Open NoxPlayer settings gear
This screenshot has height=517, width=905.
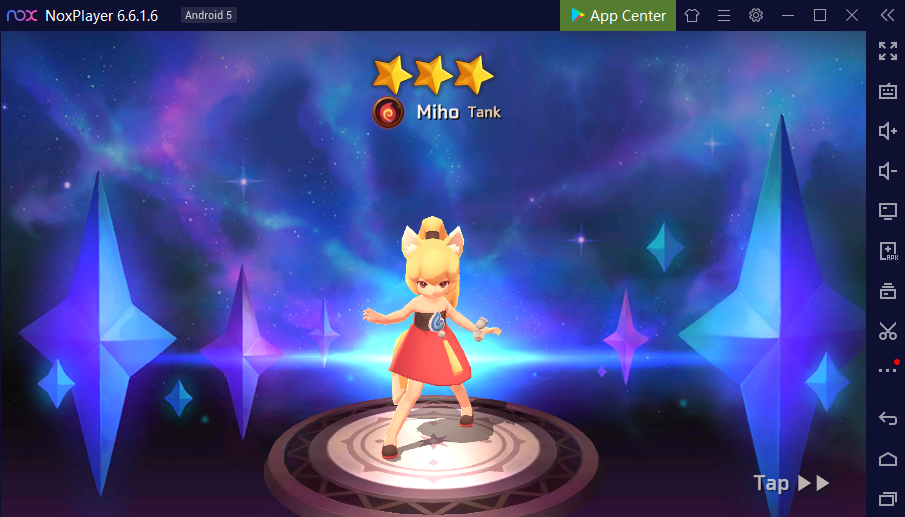coord(756,15)
